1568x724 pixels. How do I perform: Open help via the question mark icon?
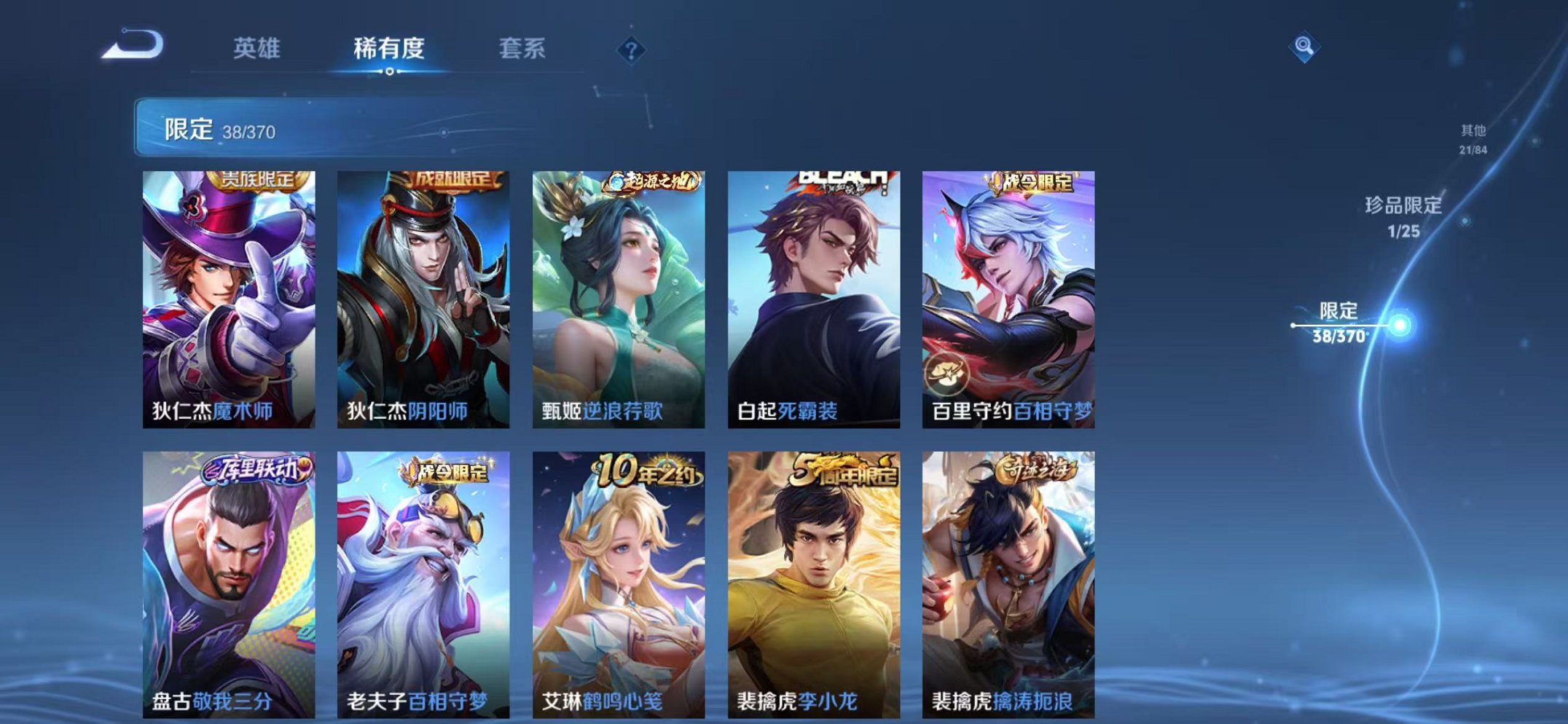pos(632,50)
